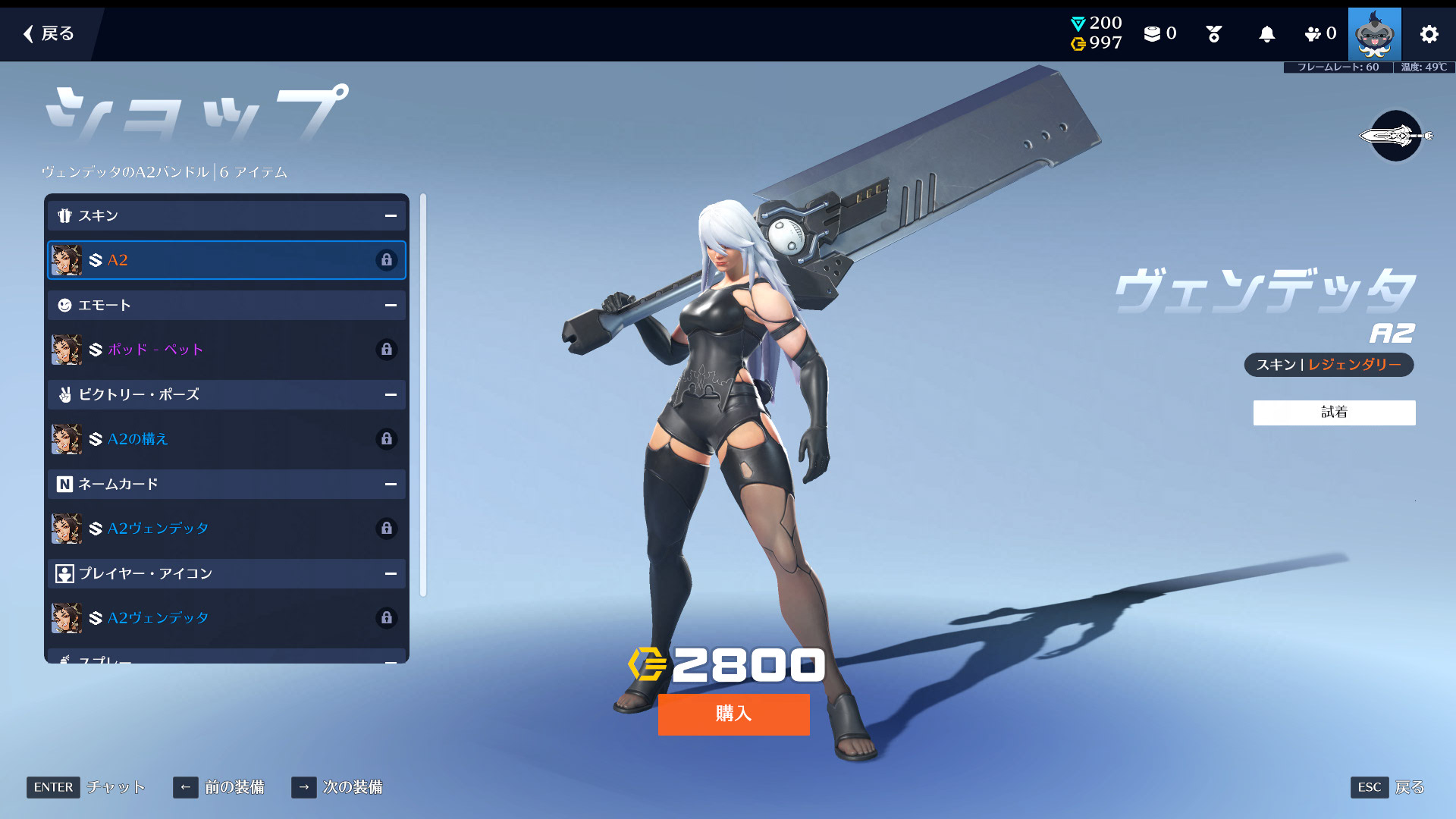The width and height of the screenshot is (1456, 819).
Task: Select the A2 skin item
Action: pyautogui.click(x=227, y=260)
